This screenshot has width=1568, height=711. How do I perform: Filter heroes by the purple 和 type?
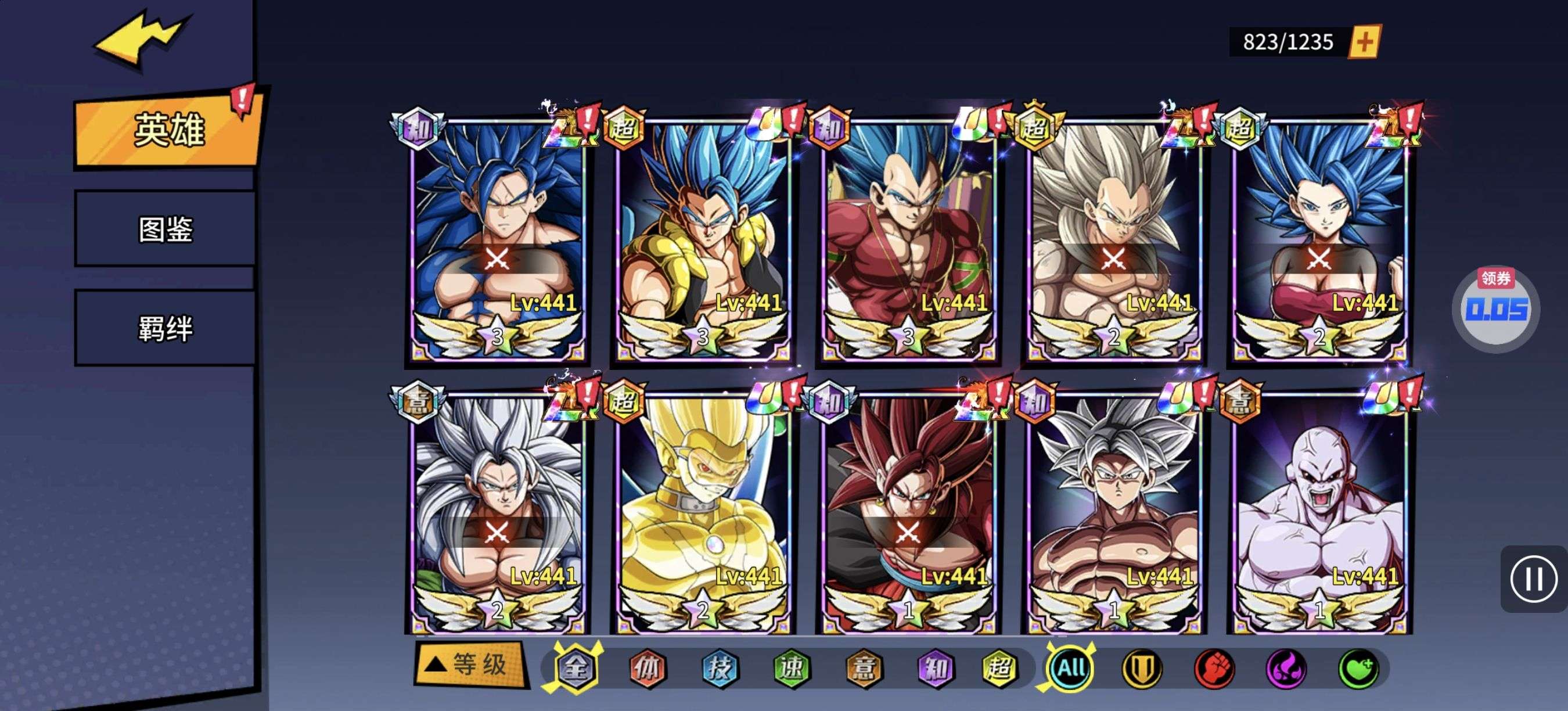click(x=935, y=669)
